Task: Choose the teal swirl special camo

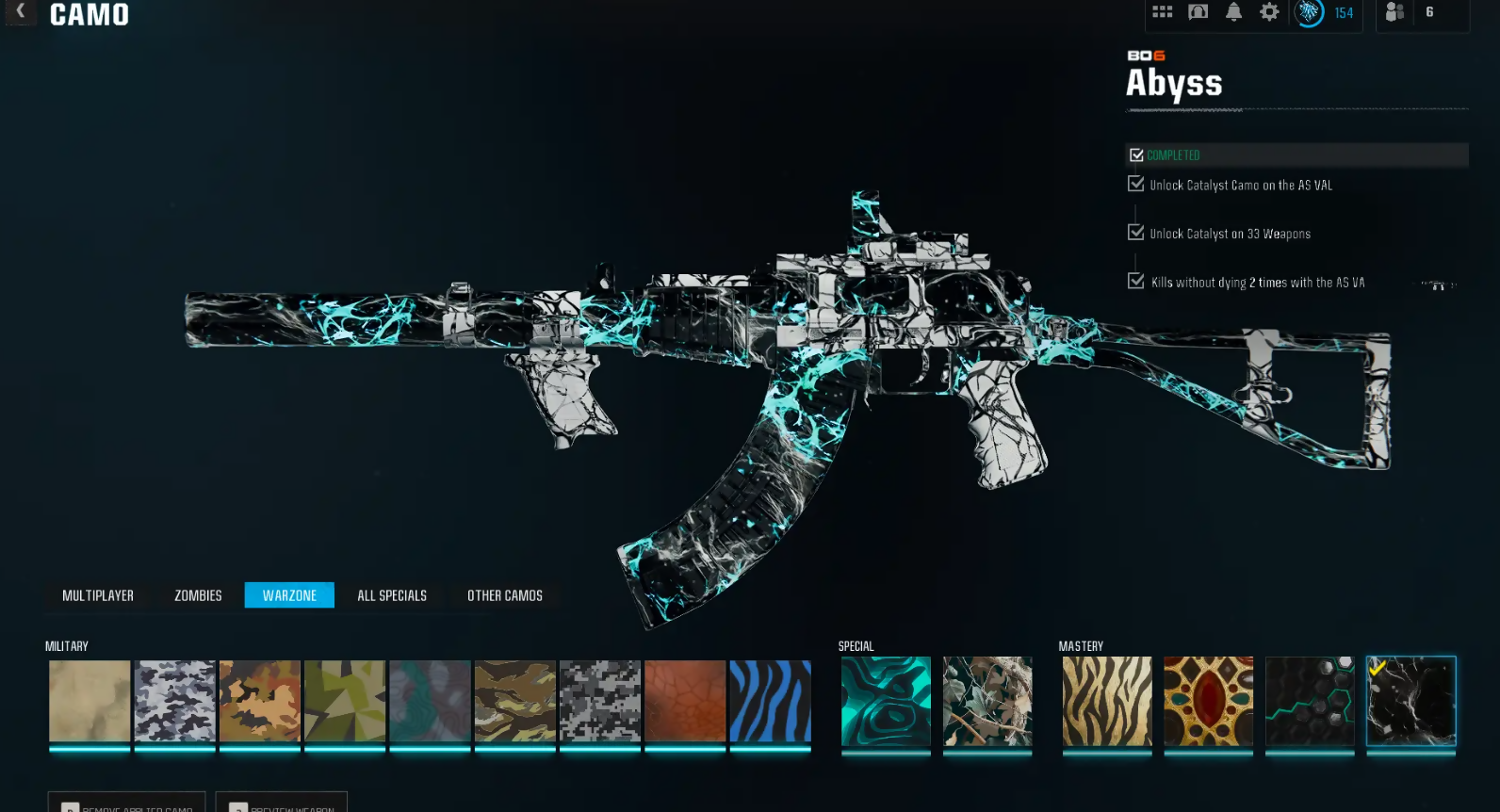Action: (x=886, y=701)
